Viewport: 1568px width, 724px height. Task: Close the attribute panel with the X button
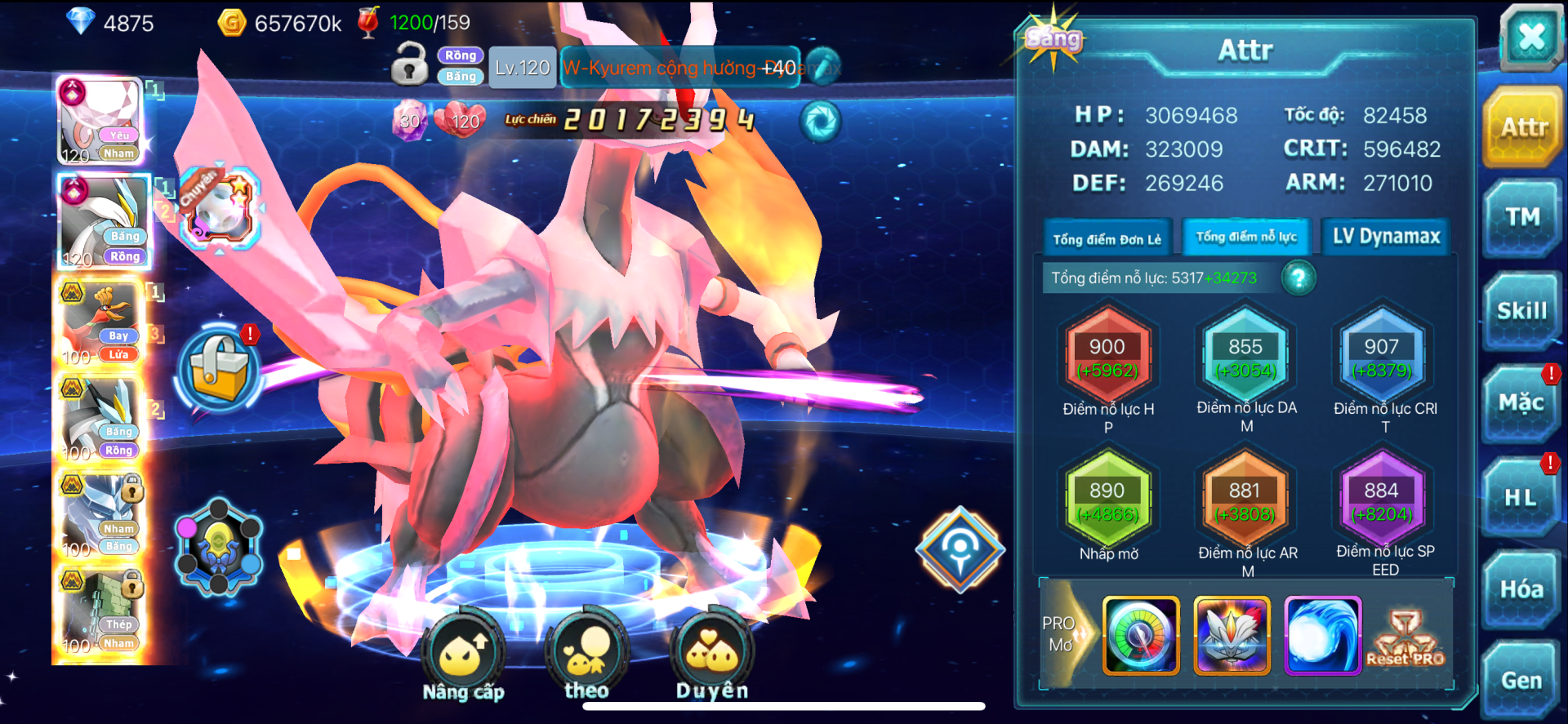click(x=1530, y=37)
